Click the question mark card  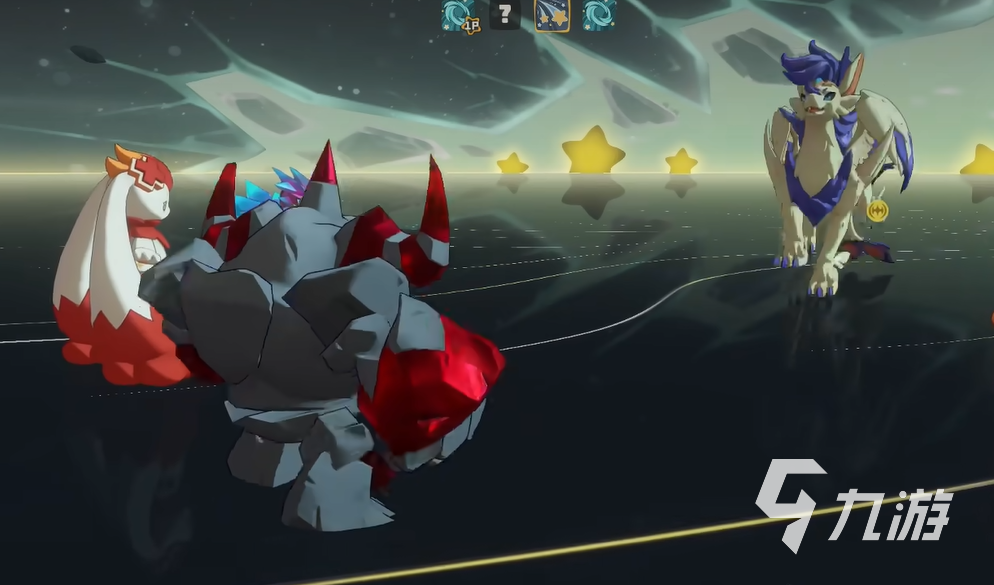[505, 15]
